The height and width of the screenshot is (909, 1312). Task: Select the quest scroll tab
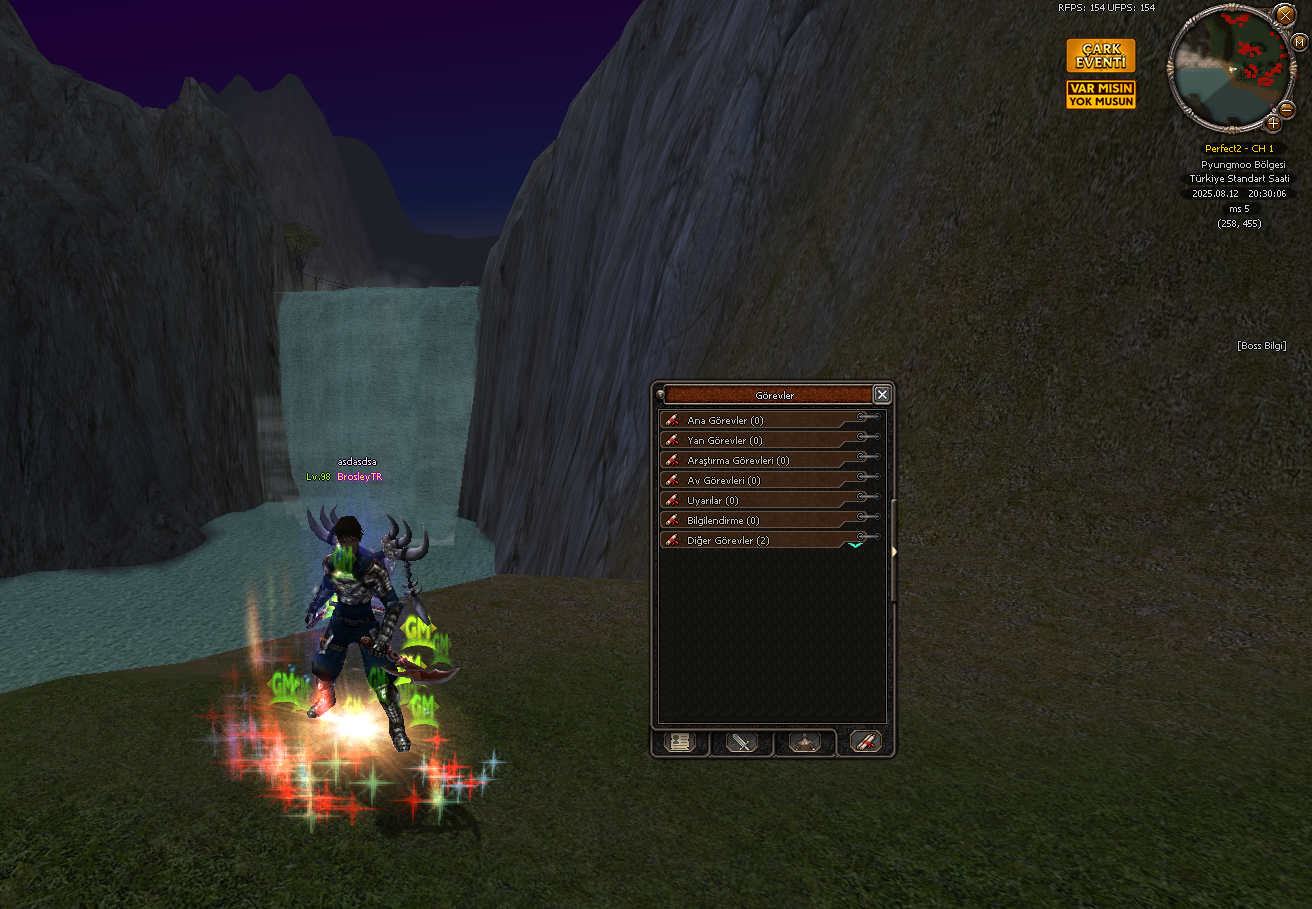click(x=866, y=742)
